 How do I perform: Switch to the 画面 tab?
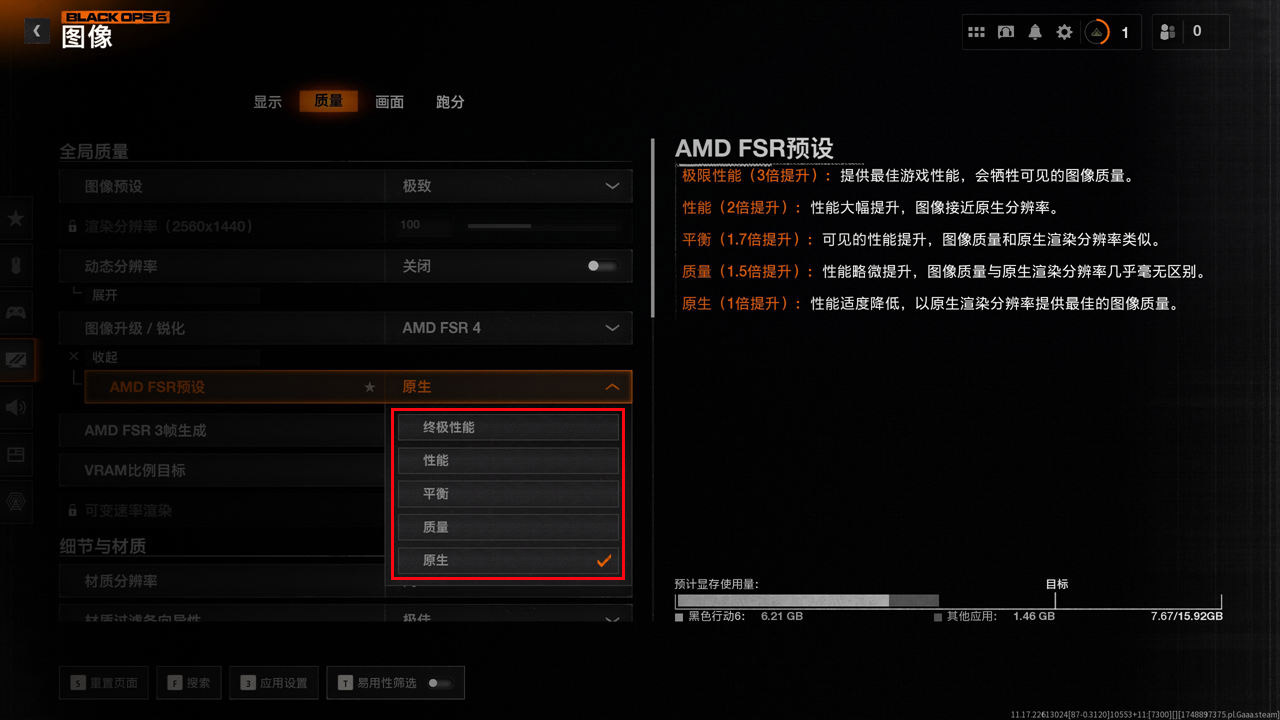click(389, 101)
